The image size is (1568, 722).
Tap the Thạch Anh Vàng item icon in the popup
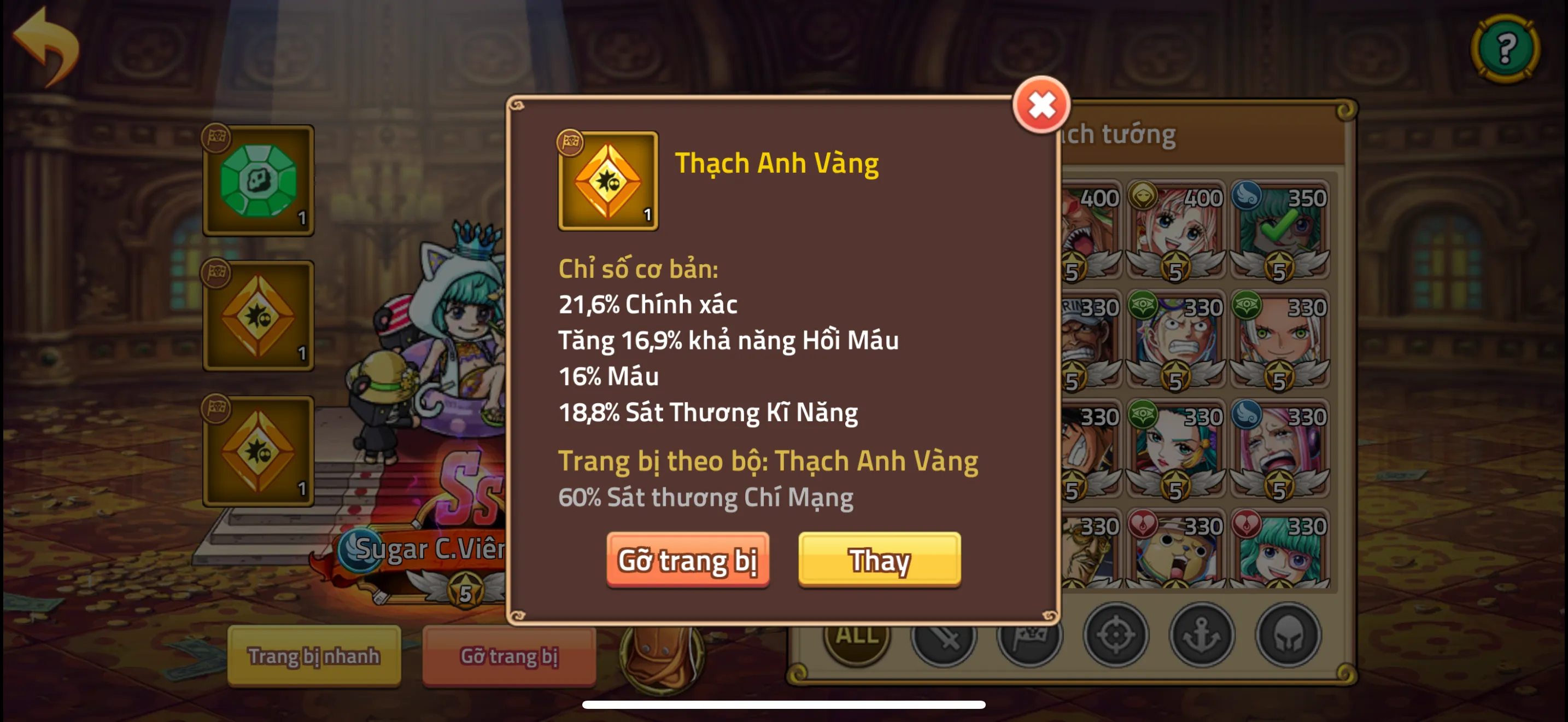tap(607, 179)
